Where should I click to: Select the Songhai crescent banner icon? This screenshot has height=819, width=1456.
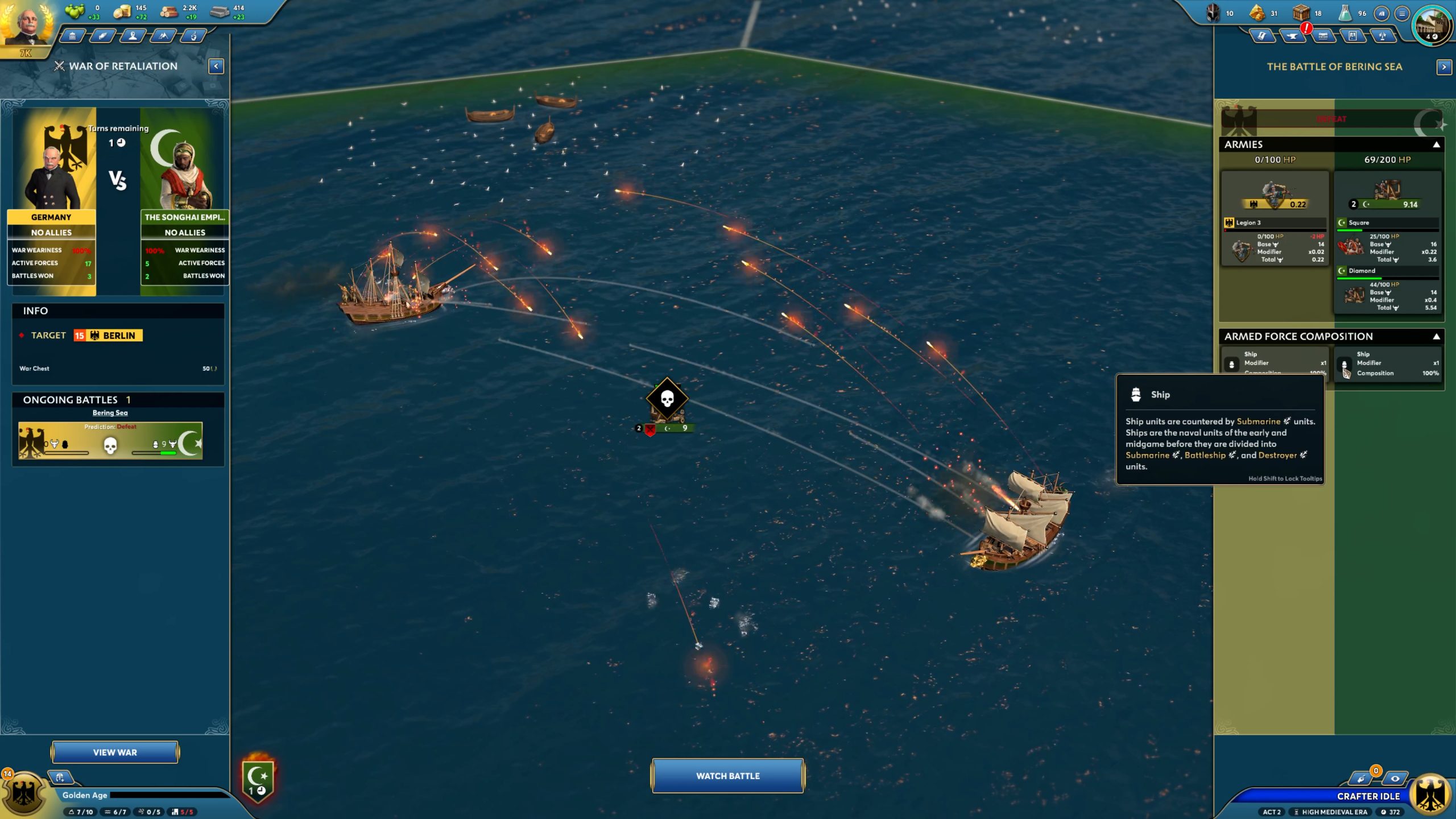tap(258, 779)
